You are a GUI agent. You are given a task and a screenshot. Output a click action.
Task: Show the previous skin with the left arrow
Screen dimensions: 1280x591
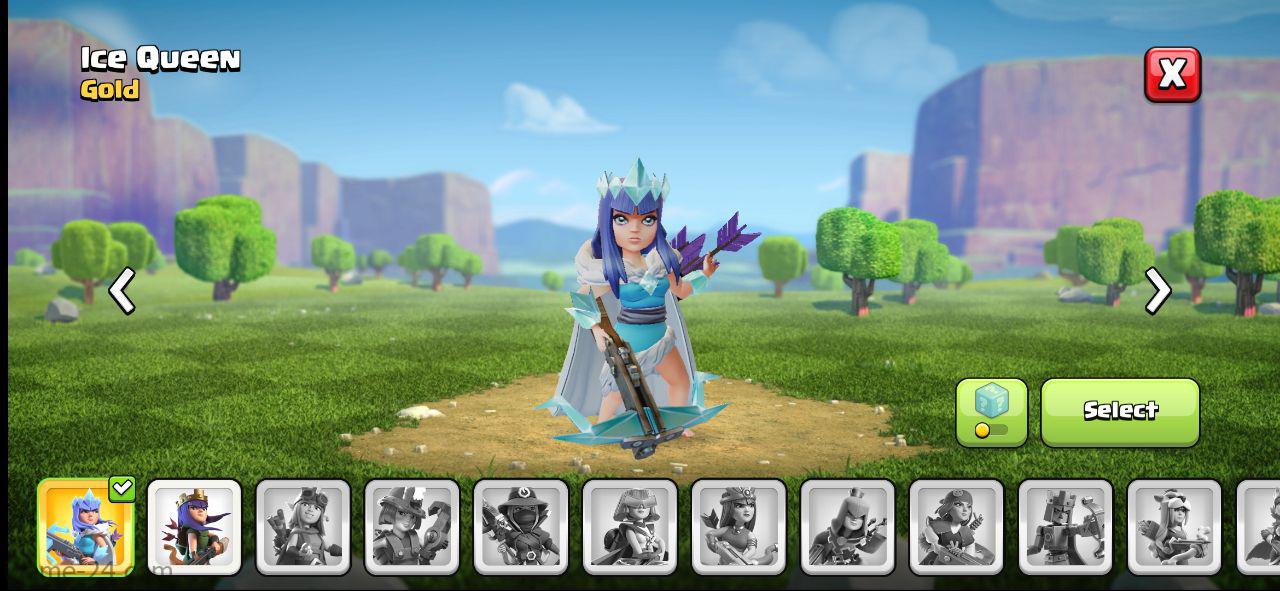pos(122,292)
